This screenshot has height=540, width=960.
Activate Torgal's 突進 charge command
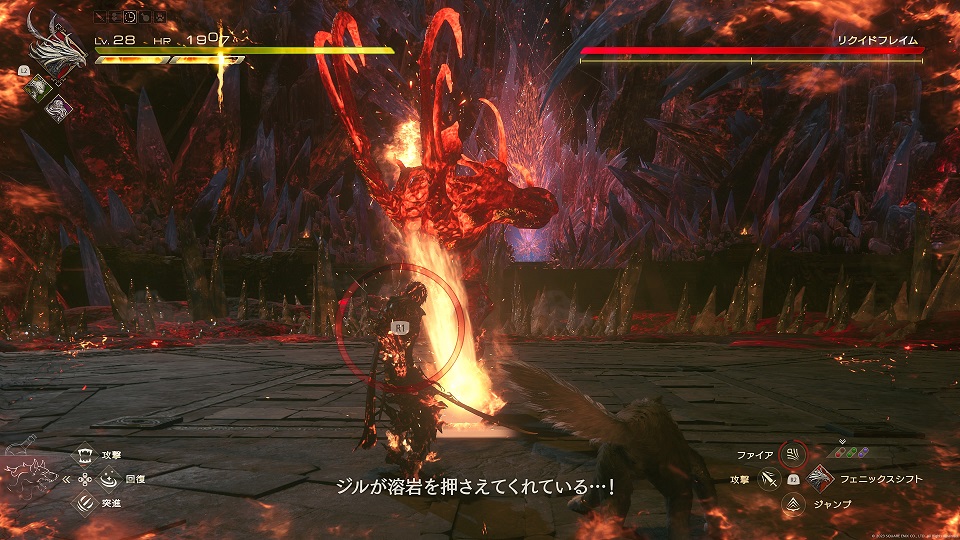click(x=86, y=503)
